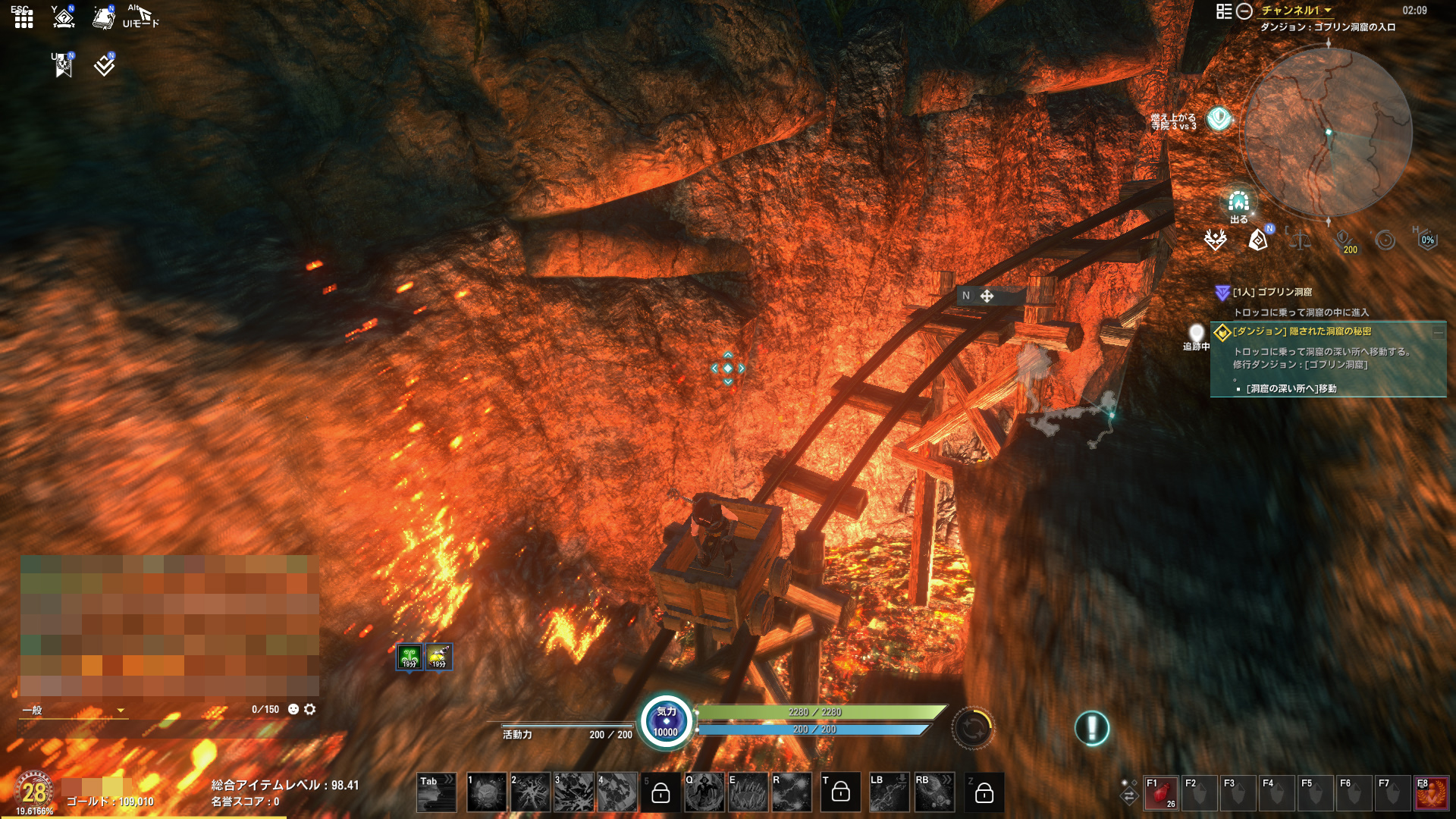
Task: Collapse the hidden cave secret quest tracker
Action: [x=1438, y=332]
